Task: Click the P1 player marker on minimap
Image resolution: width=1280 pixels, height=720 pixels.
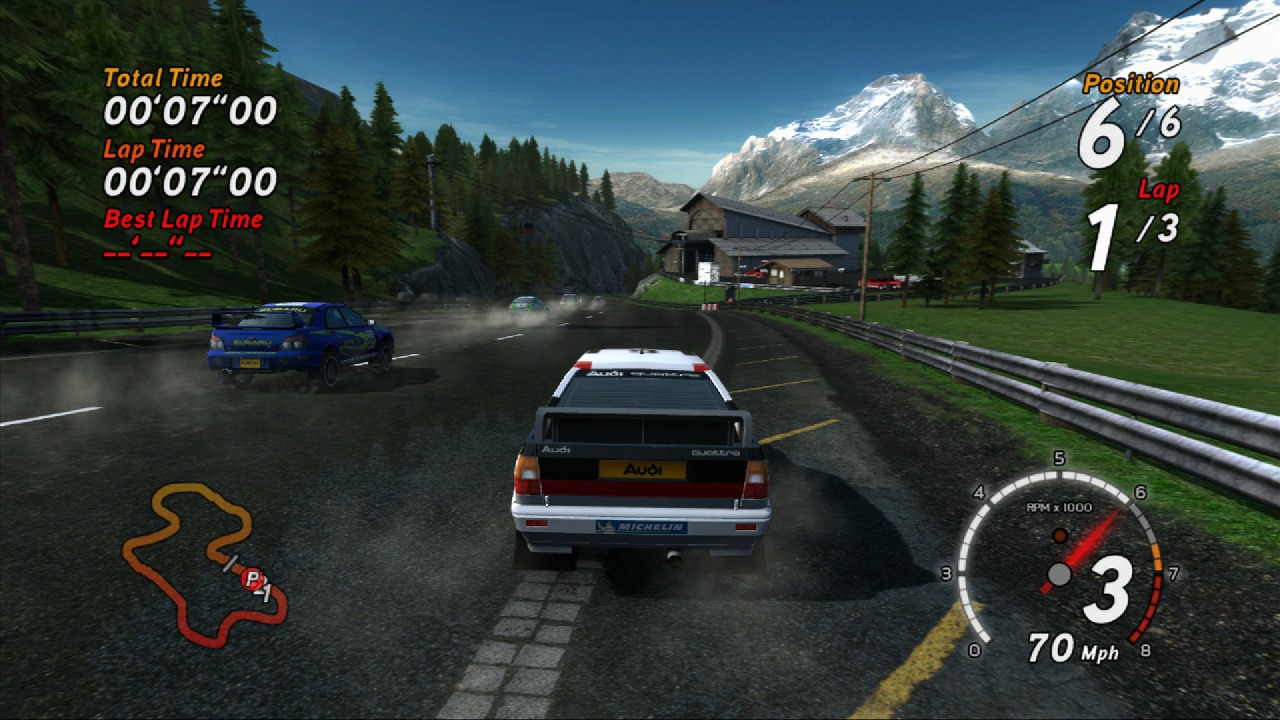Action: 252,578
